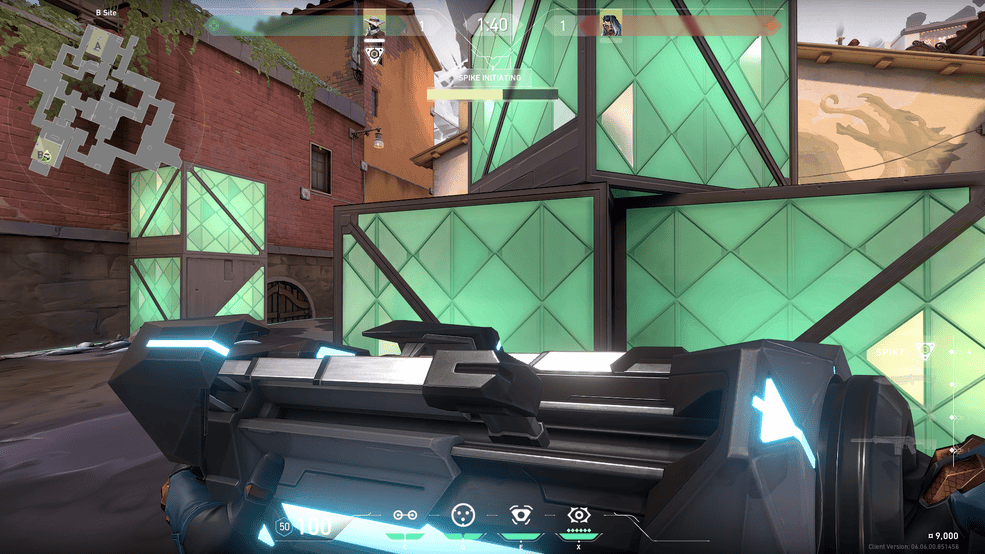Click the spike carrier icon under portrait
Screen dimensions: 985x554
point(374,54)
